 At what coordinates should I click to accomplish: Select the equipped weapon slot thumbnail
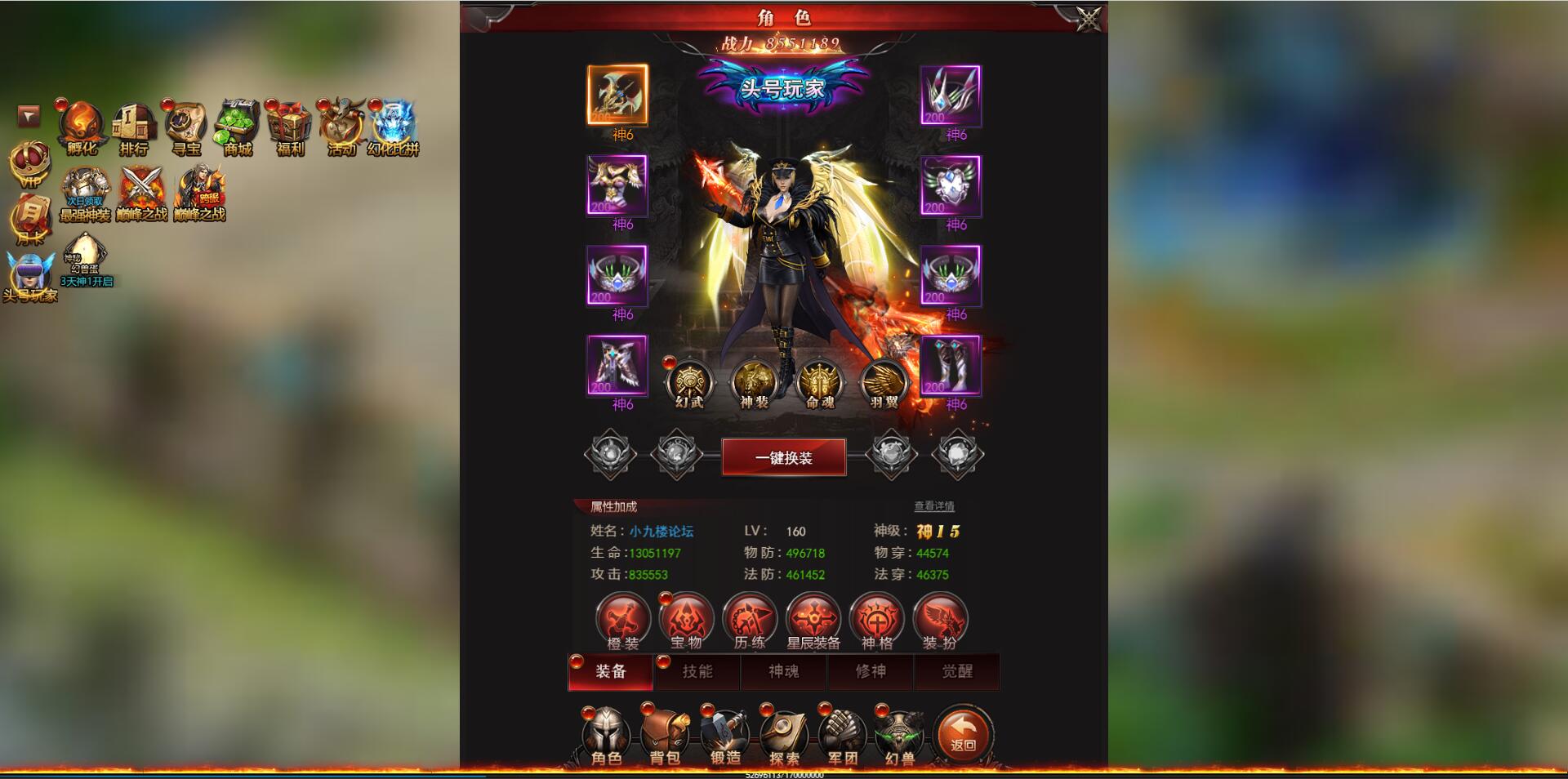pos(617,96)
